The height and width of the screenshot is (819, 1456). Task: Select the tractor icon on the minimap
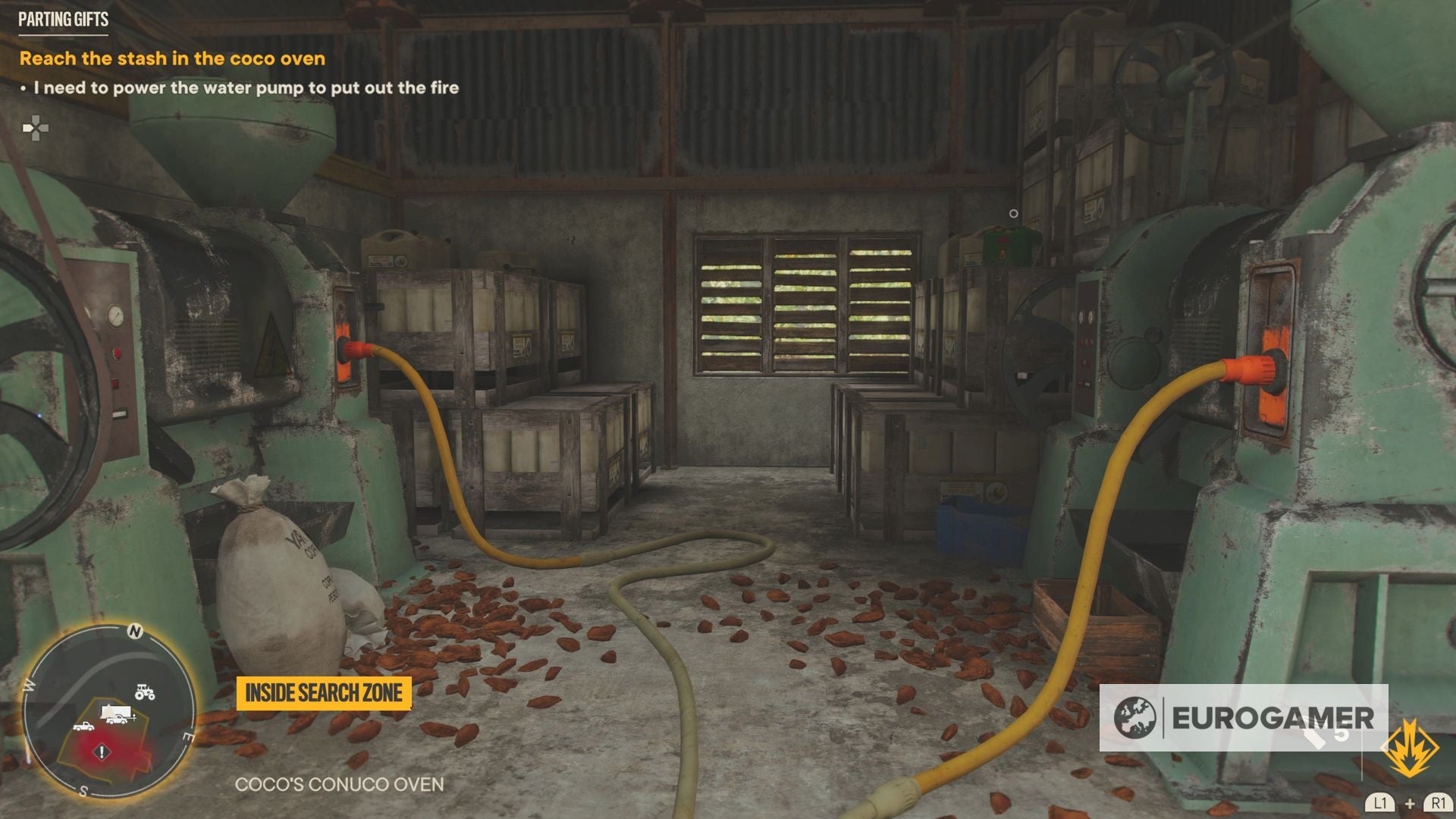pyautogui.click(x=144, y=693)
